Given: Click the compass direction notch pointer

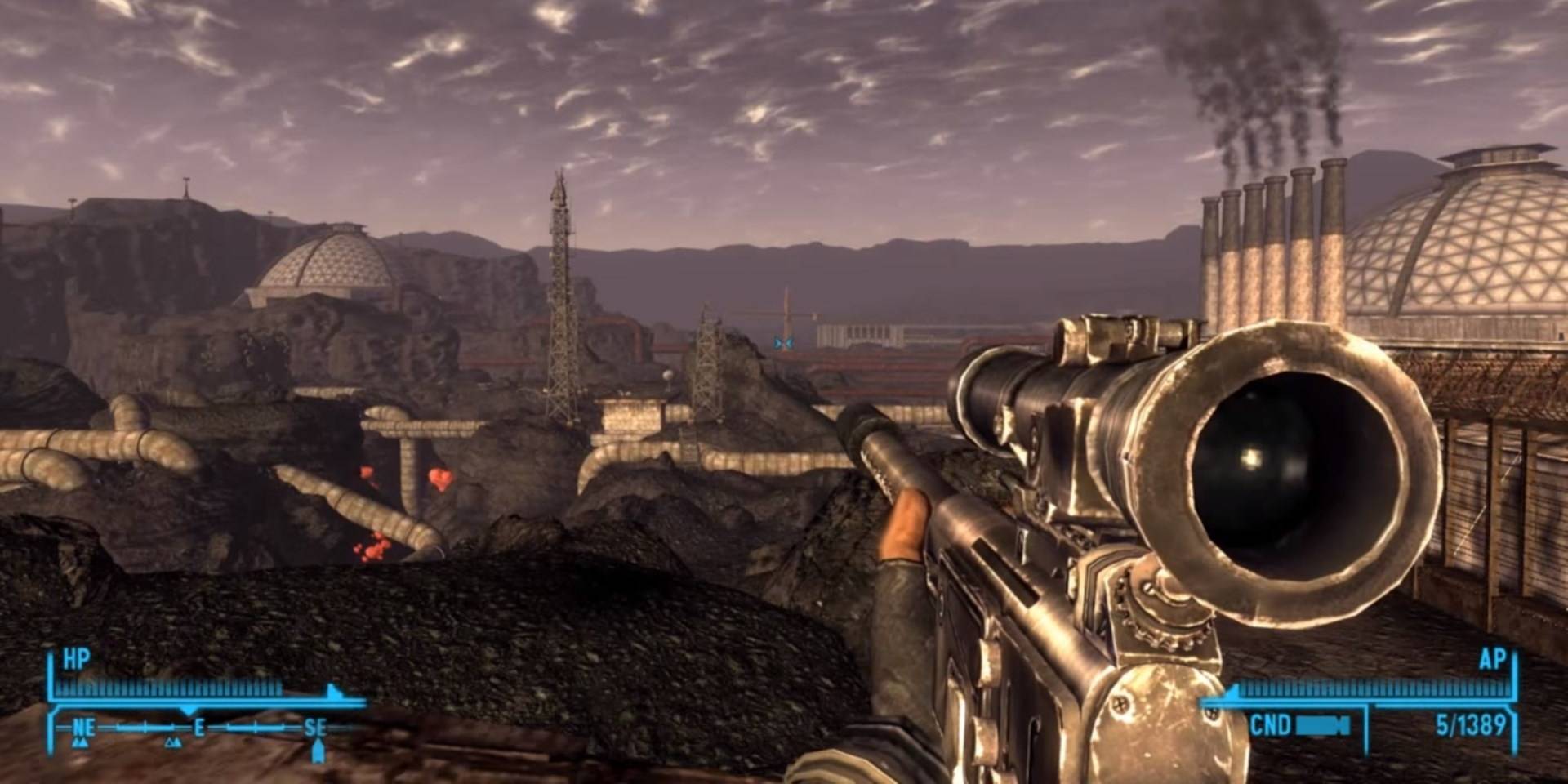Looking at the screenshot, I should pos(188,709).
